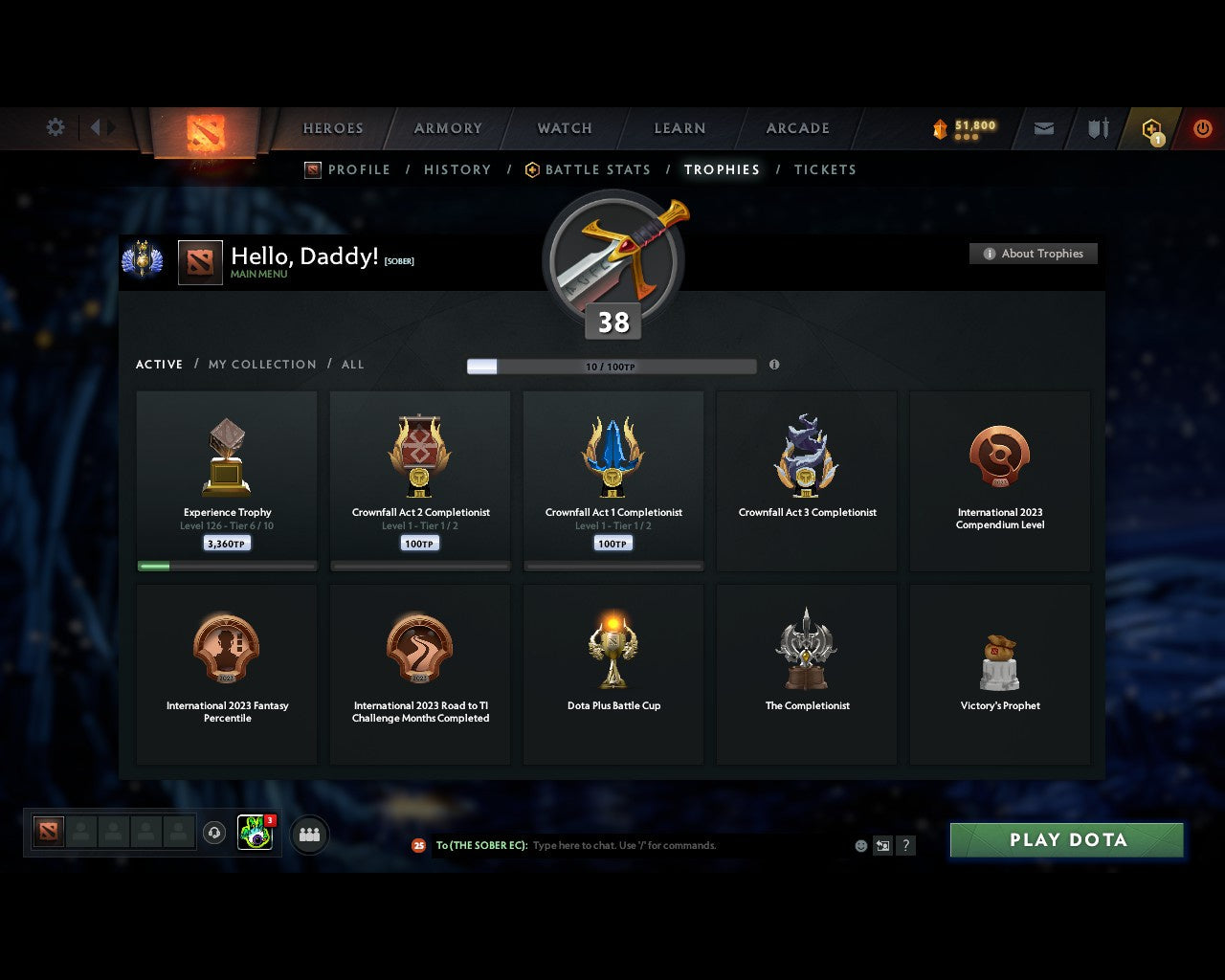Click the 10/100TP trophy progress bar

coord(611,366)
